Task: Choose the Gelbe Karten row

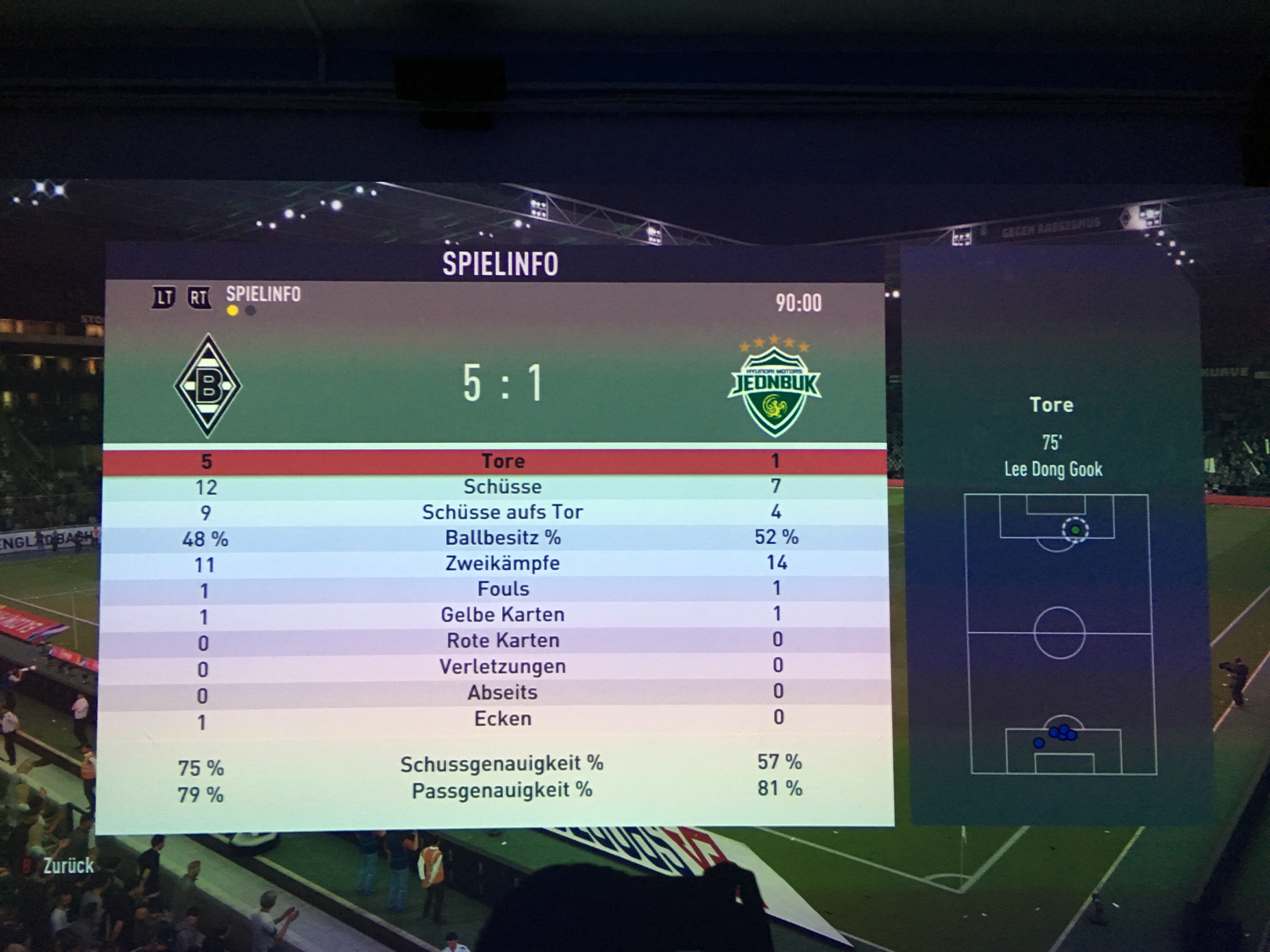Action: pos(502,615)
